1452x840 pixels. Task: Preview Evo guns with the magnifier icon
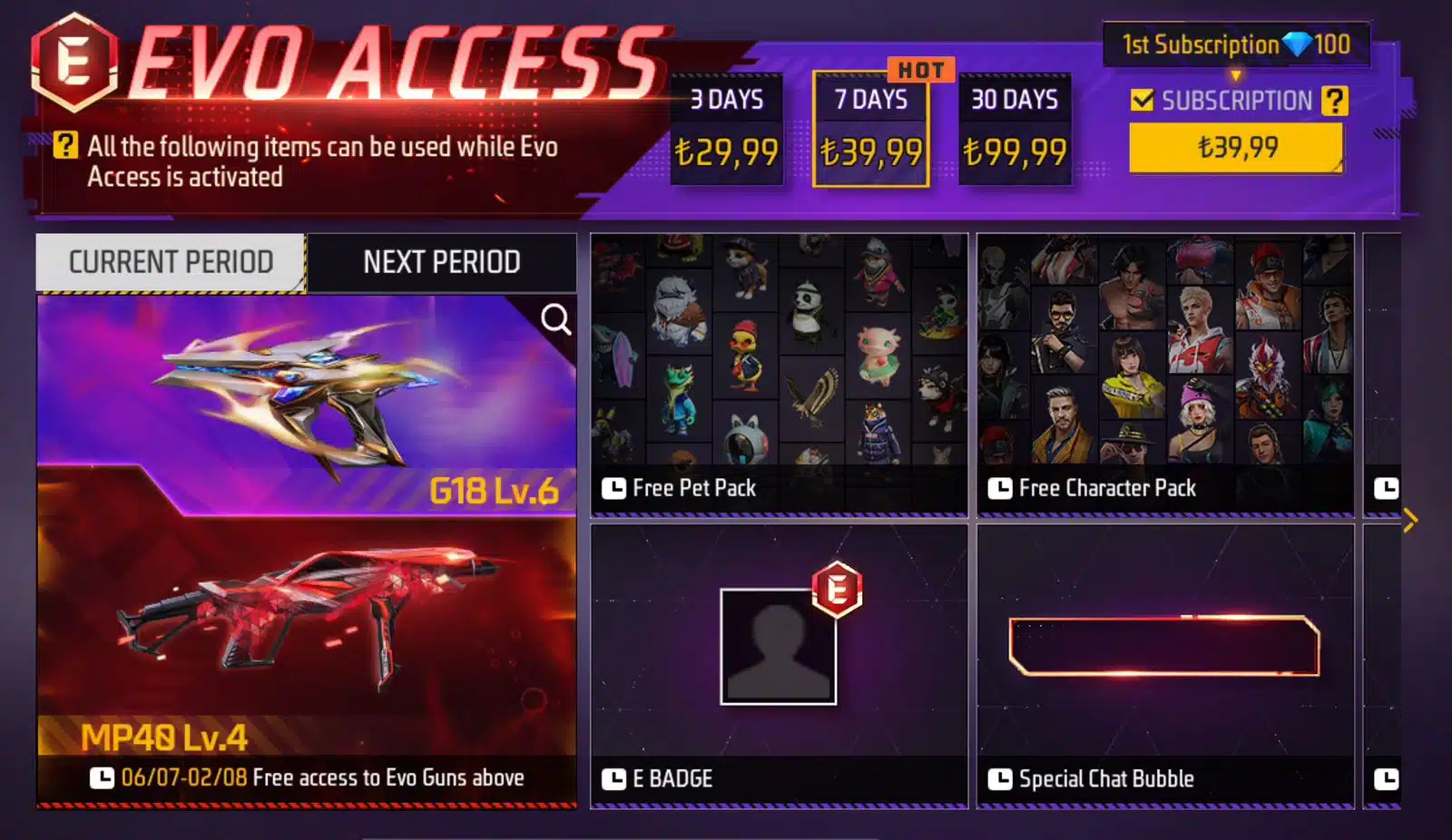point(555,319)
